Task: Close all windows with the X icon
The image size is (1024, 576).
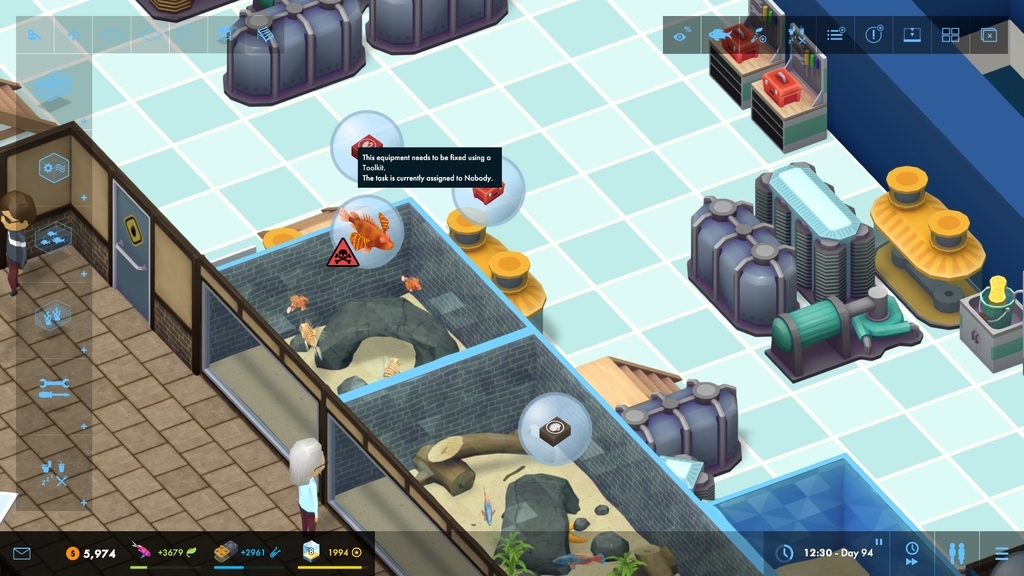Action: tap(988, 35)
